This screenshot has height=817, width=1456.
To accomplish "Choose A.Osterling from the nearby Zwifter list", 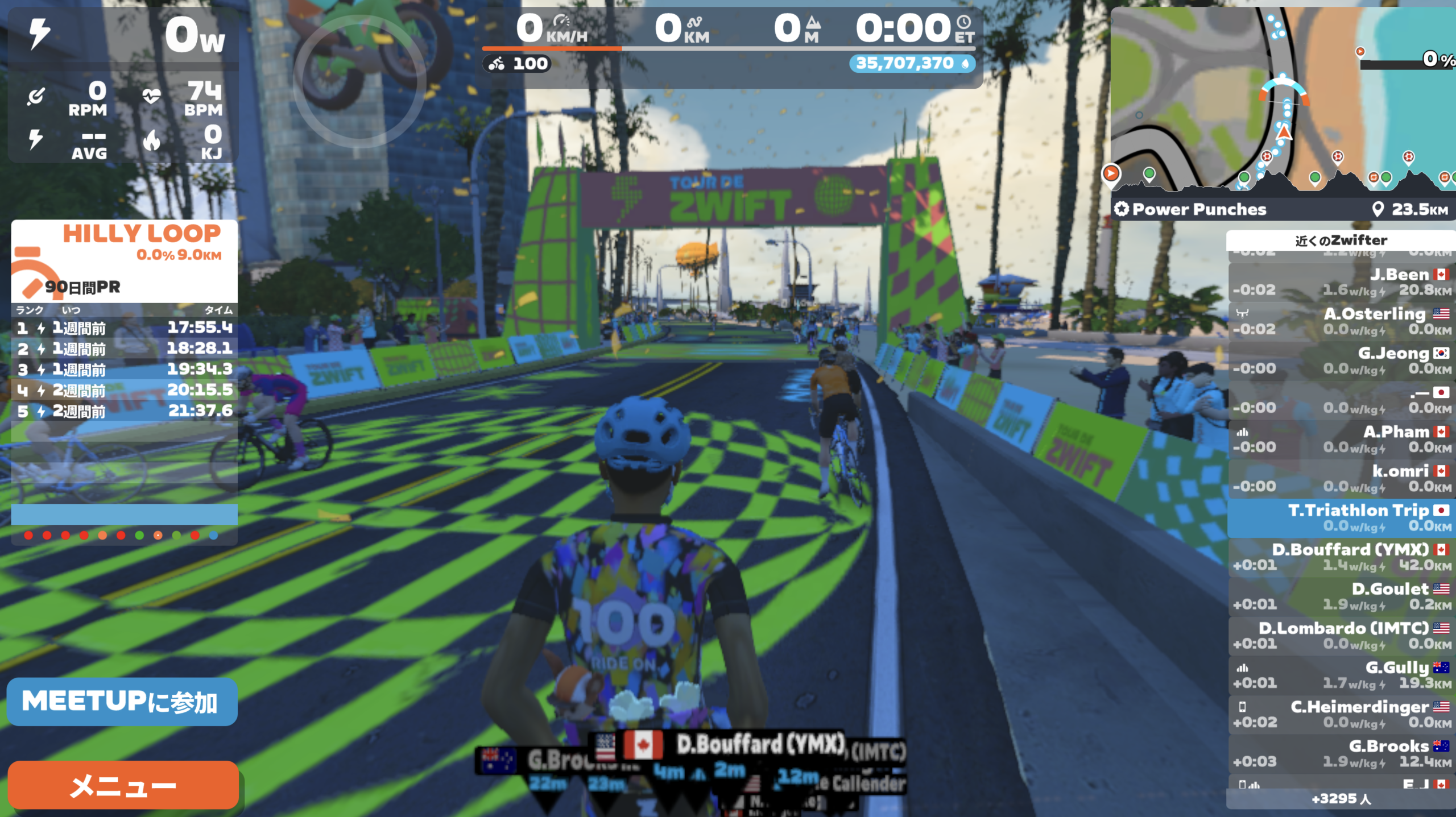I will tap(1341, 321).
